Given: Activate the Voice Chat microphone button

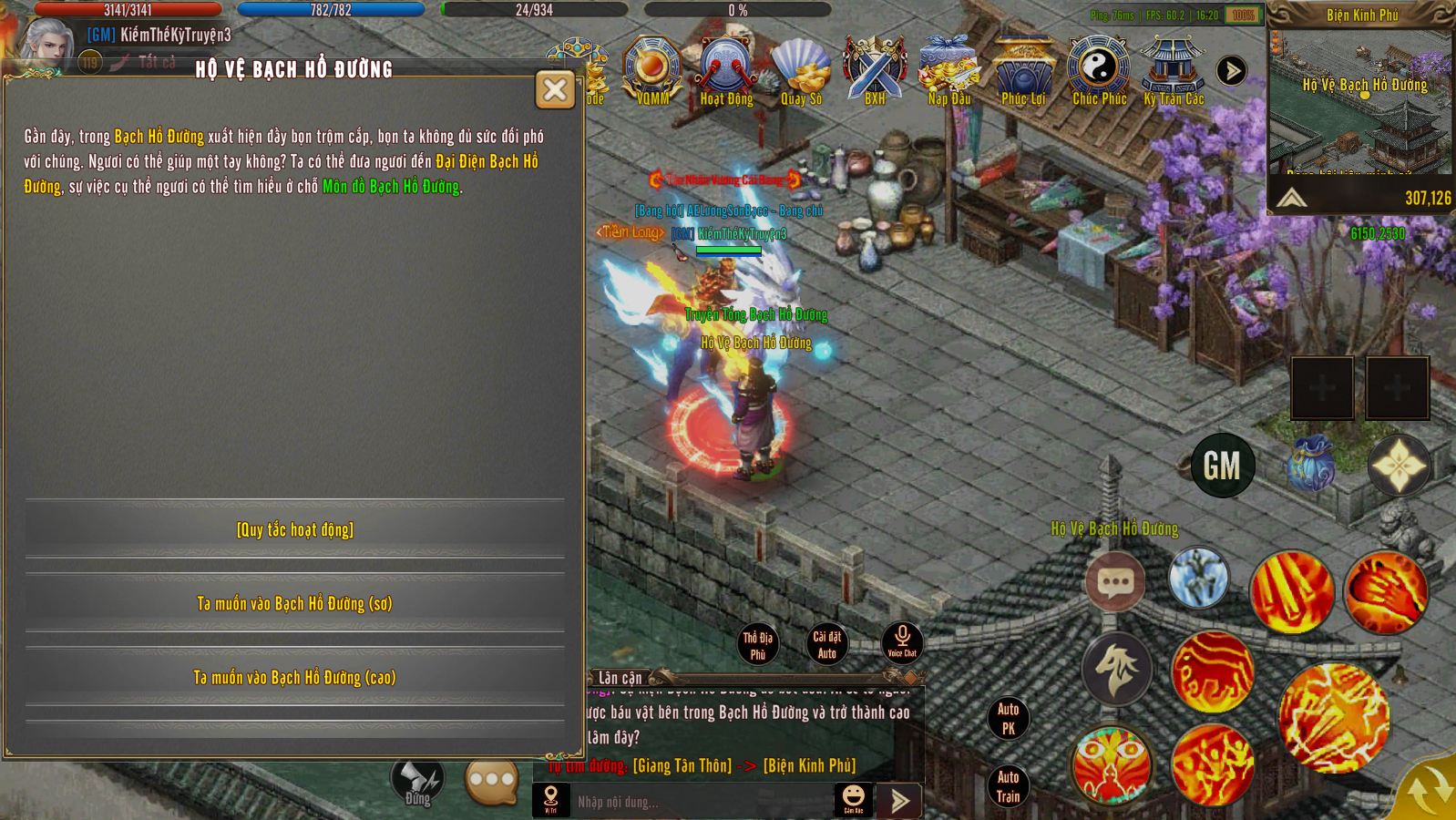Looking at the screenshot, I should pyautogui.click(x=902, y=641).
